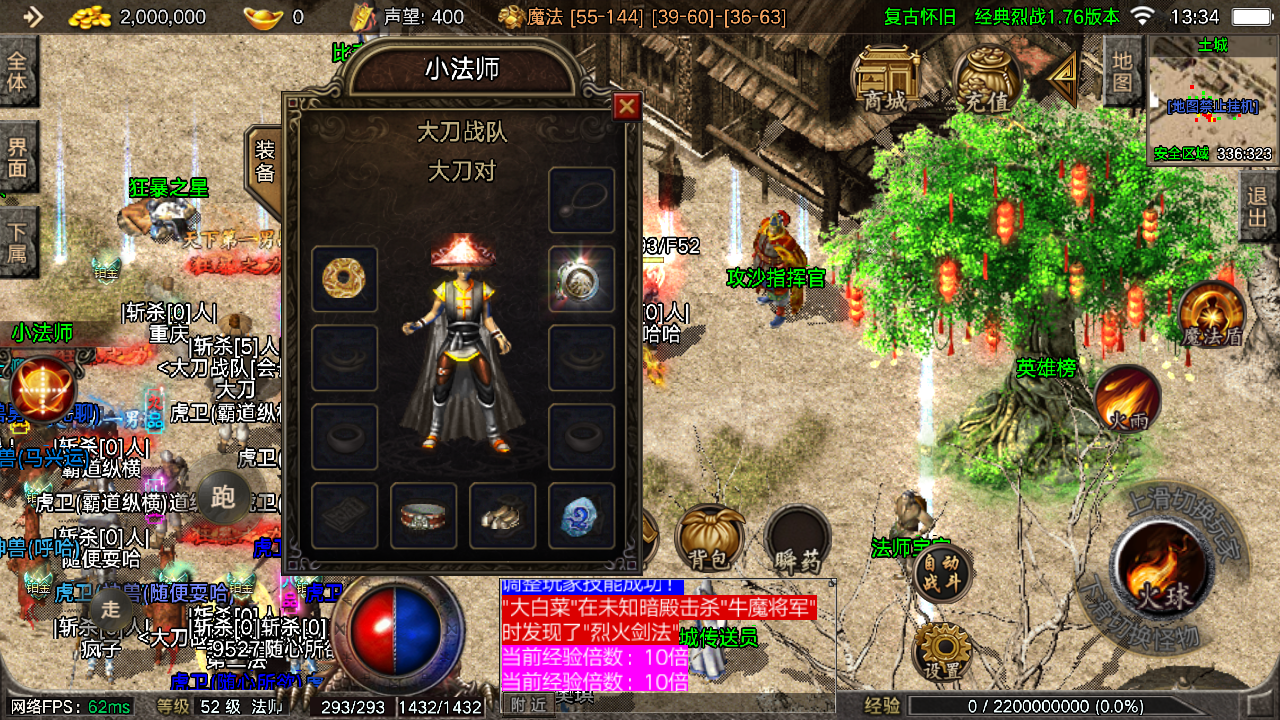Toggle 走 walk mode
Image resolution: width=1280 pixels, height=720 pixels.
111,606
